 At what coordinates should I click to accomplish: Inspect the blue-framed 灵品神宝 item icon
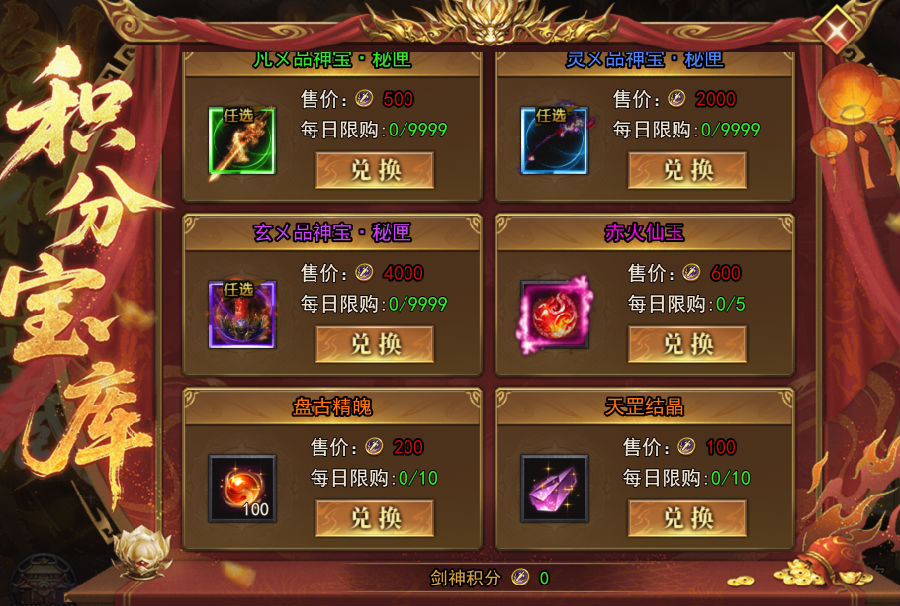tap(554, 141)
